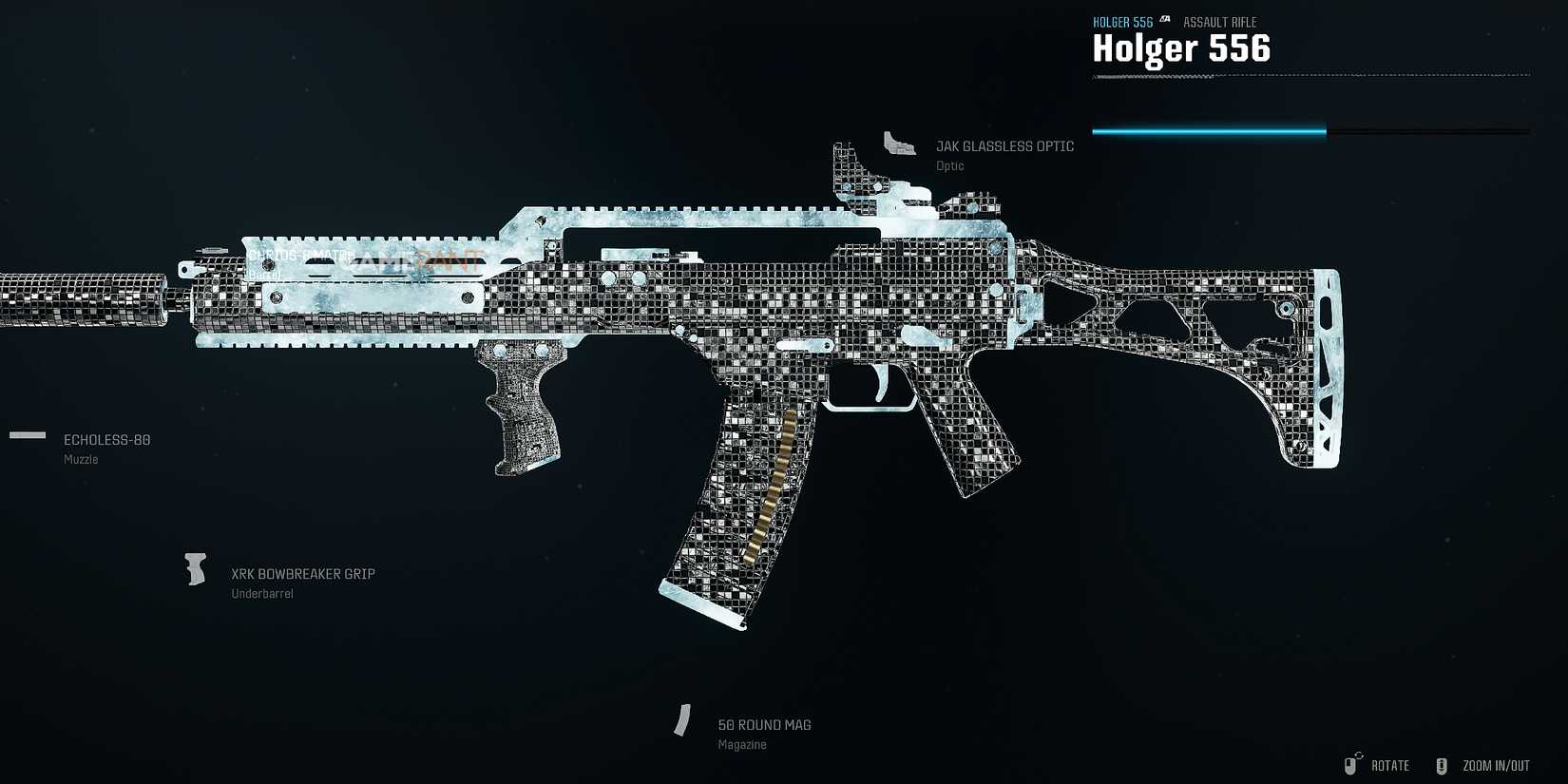
Task: Open the 50 ROUND MAG magazine slot
Action: (x=763, y=724)
